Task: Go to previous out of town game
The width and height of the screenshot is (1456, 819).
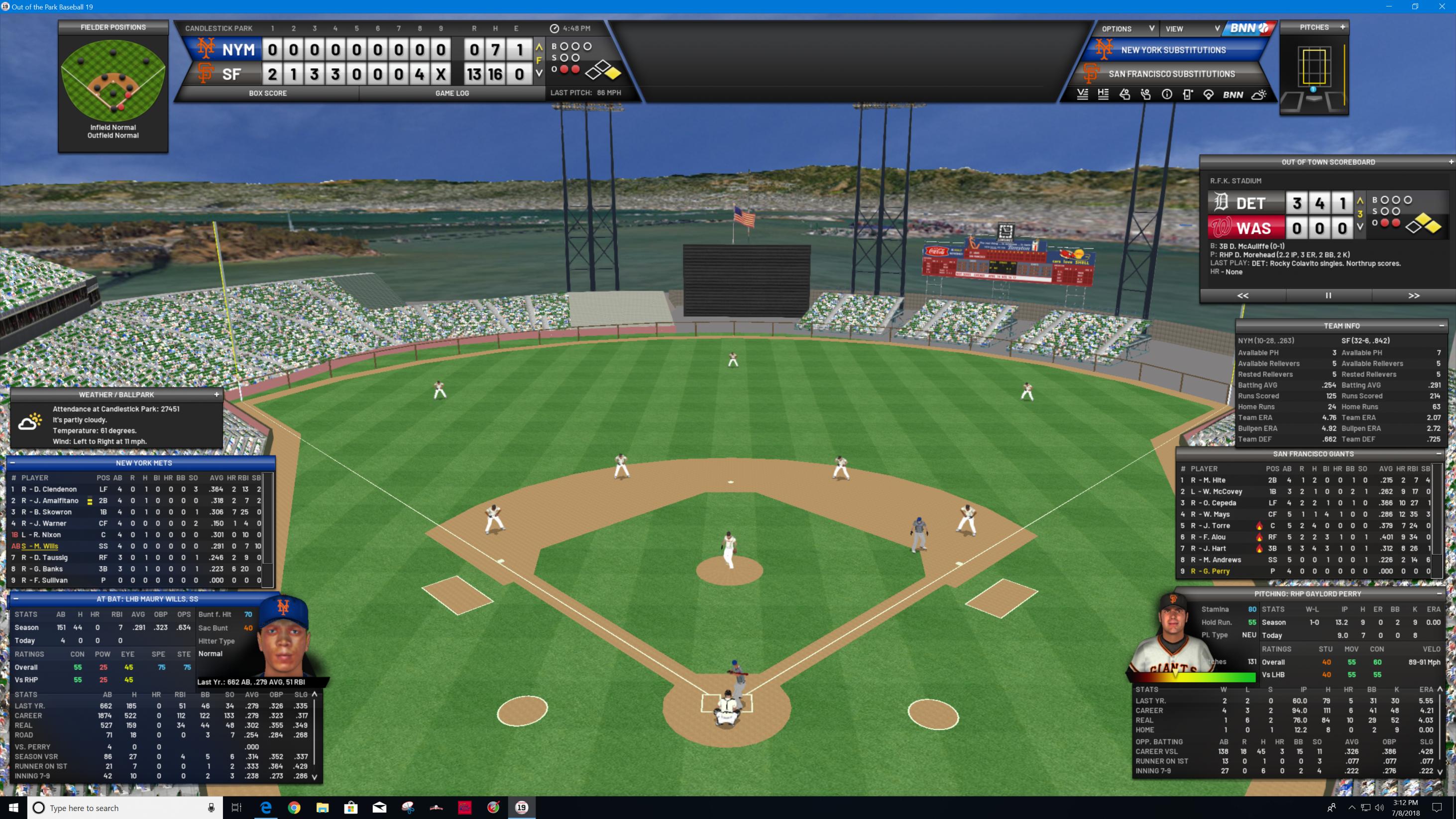Action: [1243, 296]
